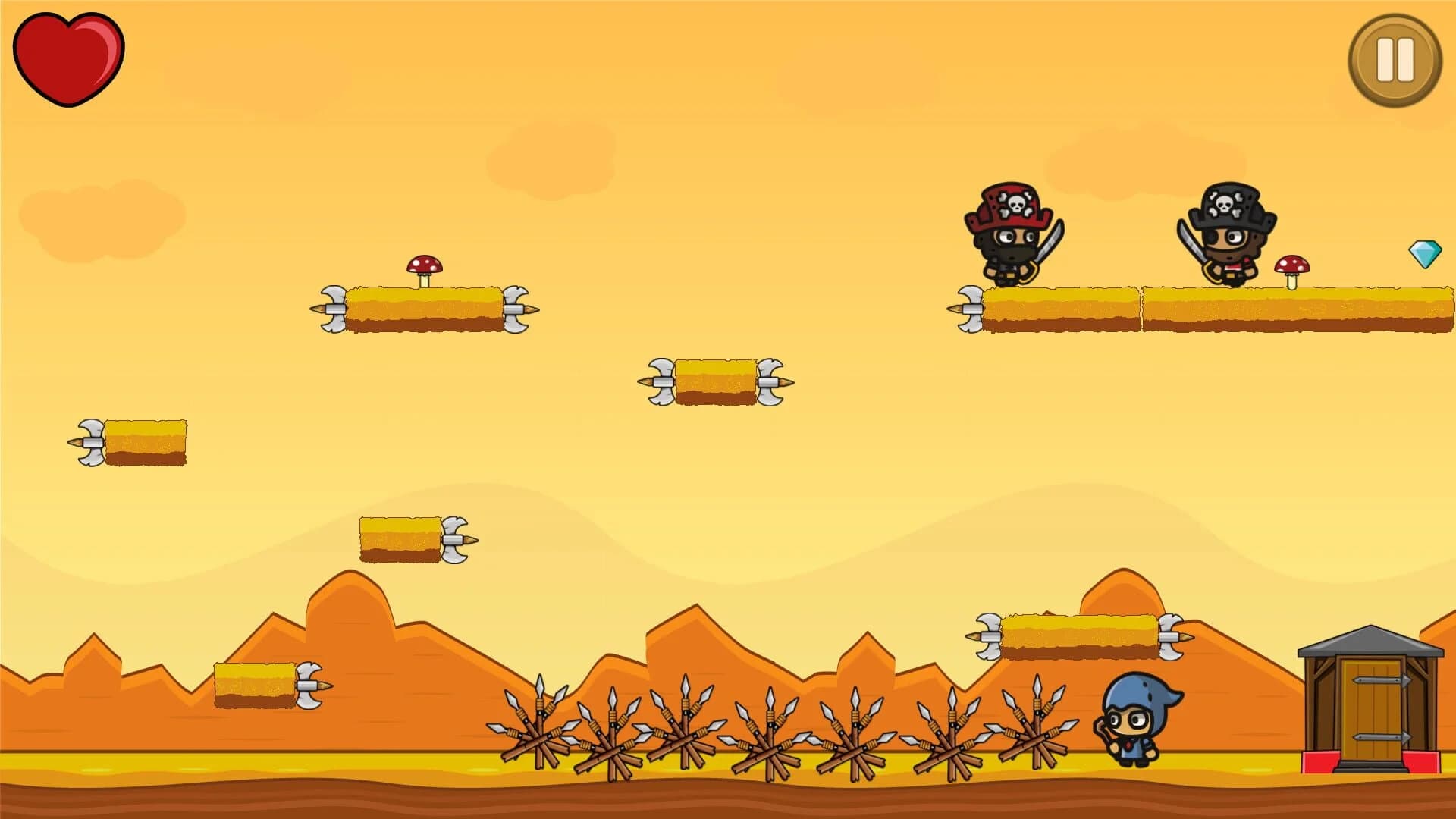
Task: Click the leftmost spike trap on the ground
Action: coord(538,736)
